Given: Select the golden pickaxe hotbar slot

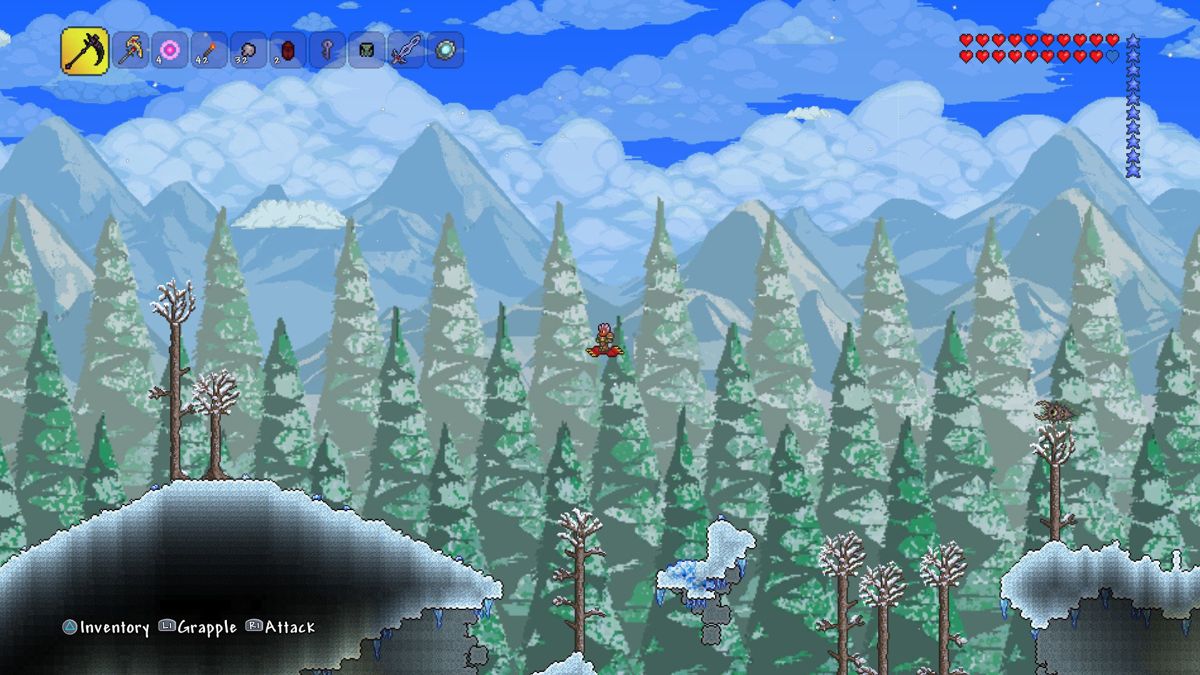Looking at the screenshot, I should point(130,50).
